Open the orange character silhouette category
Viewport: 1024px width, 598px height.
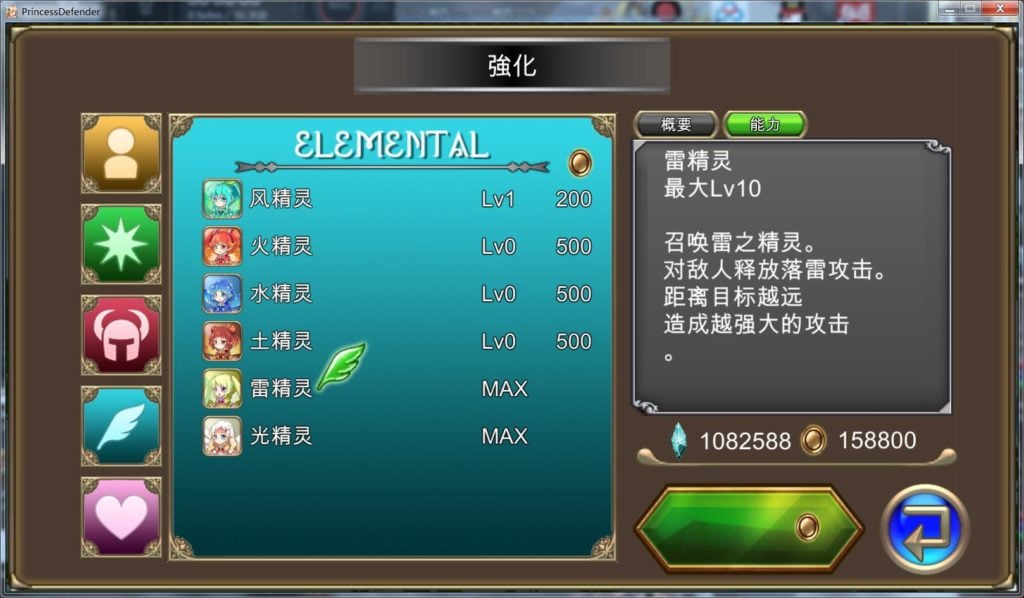coord(121,153)
